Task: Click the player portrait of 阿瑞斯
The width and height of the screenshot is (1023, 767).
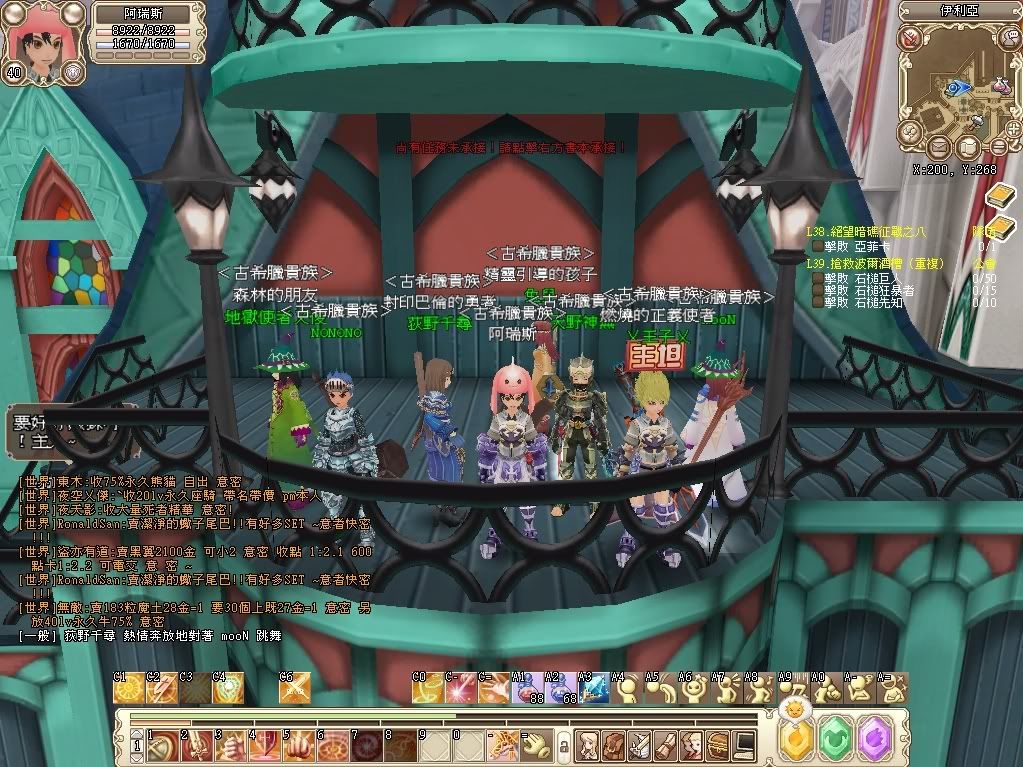Action: click(x=38, y=36)
